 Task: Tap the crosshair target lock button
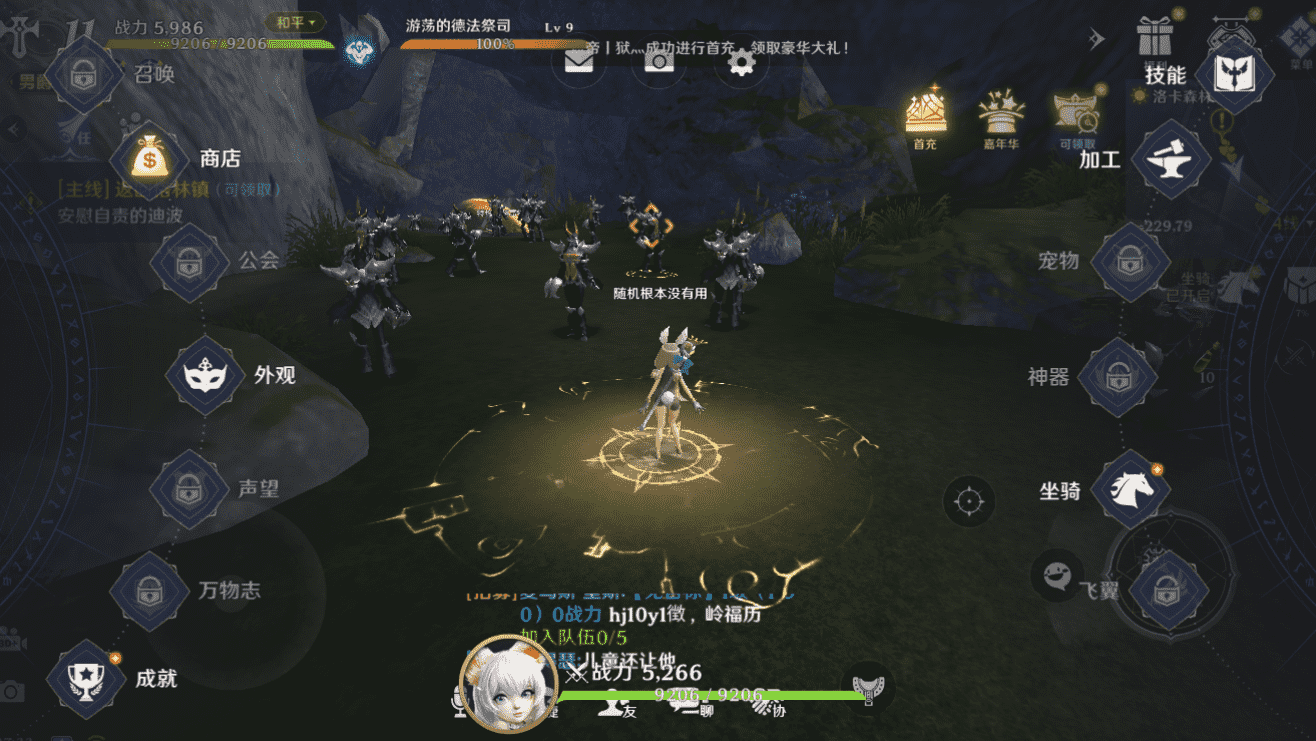pos(968,500)
